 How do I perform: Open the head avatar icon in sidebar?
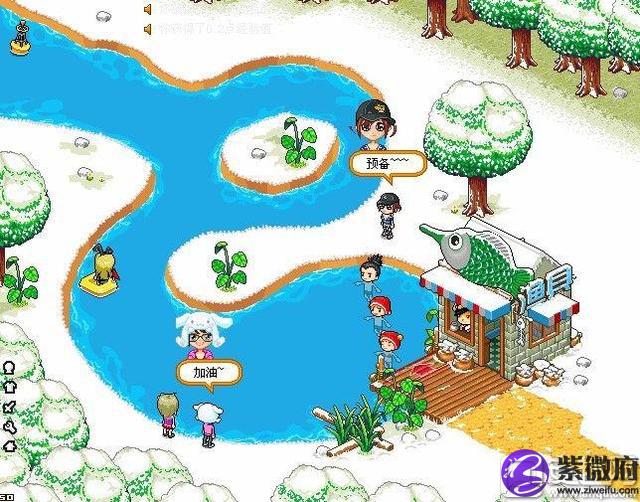[9, 368]
